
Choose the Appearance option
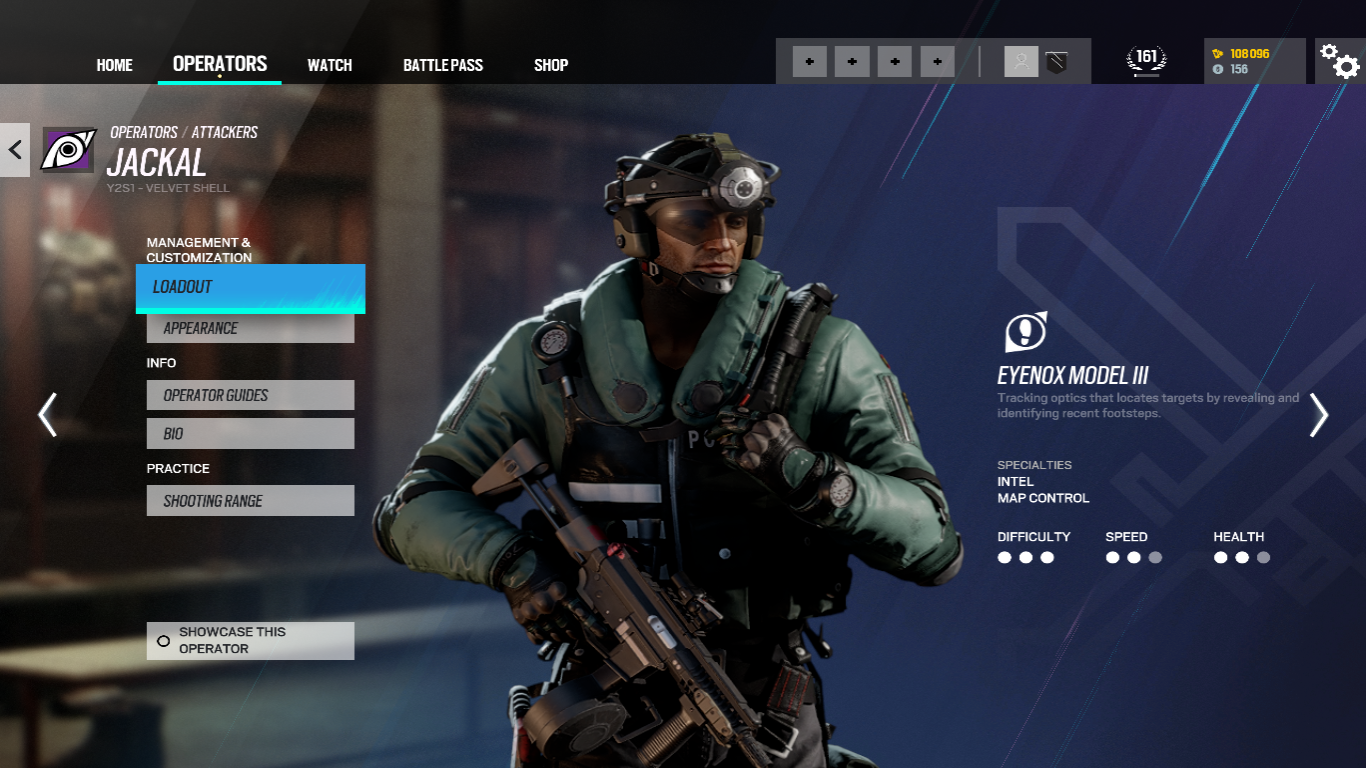coord(250,328)
